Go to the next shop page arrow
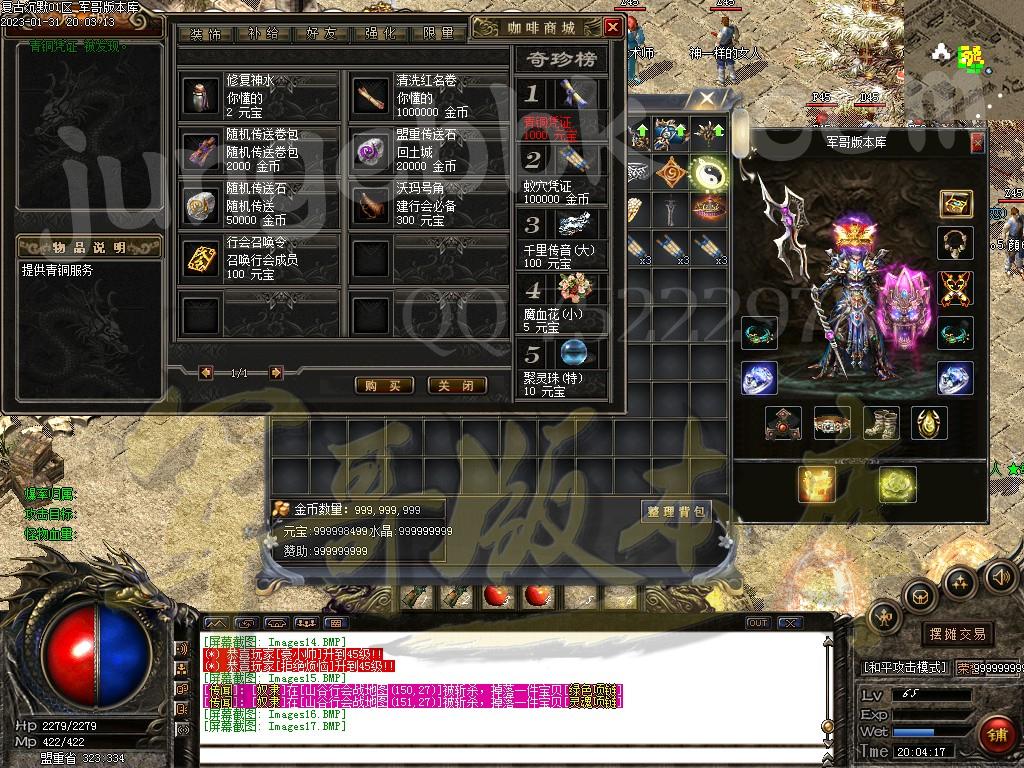 (276, 373)
